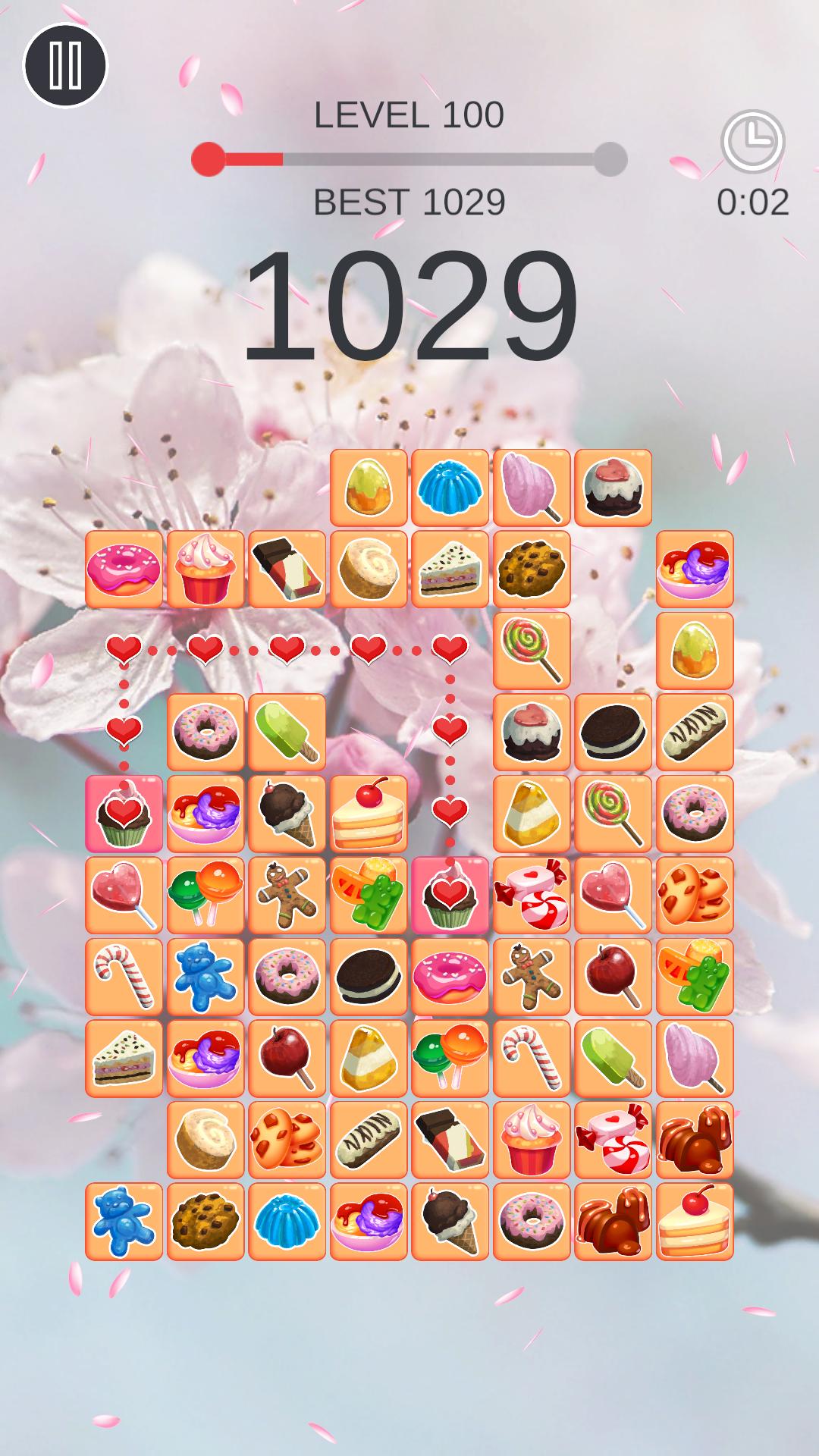Choose the cotton candy tile beside the heart cake
Screen dimensions: 819x1456
532,488
